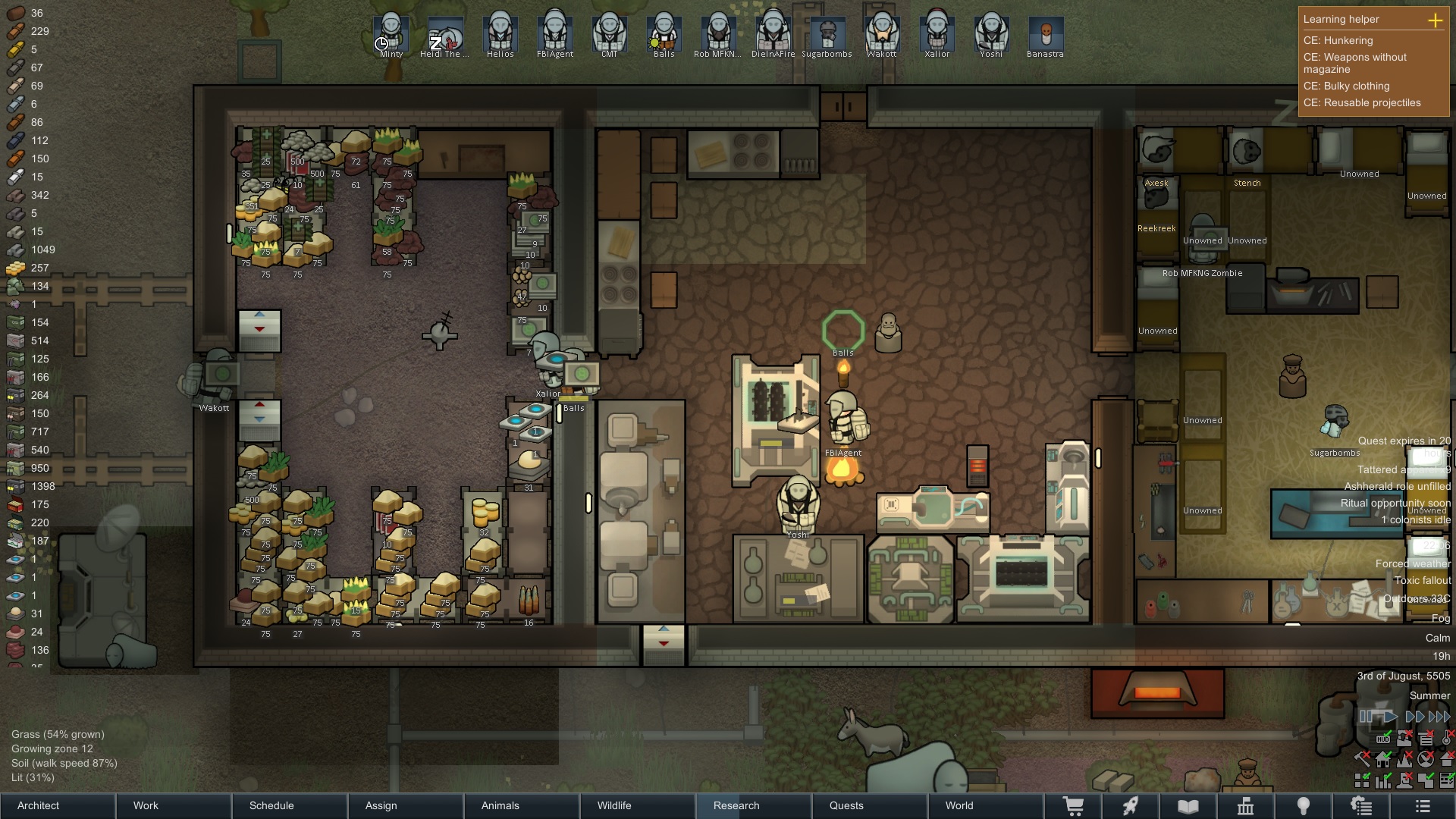Pause the game with the pause control
The image size is (1456, 819).
pos(1366,717)
